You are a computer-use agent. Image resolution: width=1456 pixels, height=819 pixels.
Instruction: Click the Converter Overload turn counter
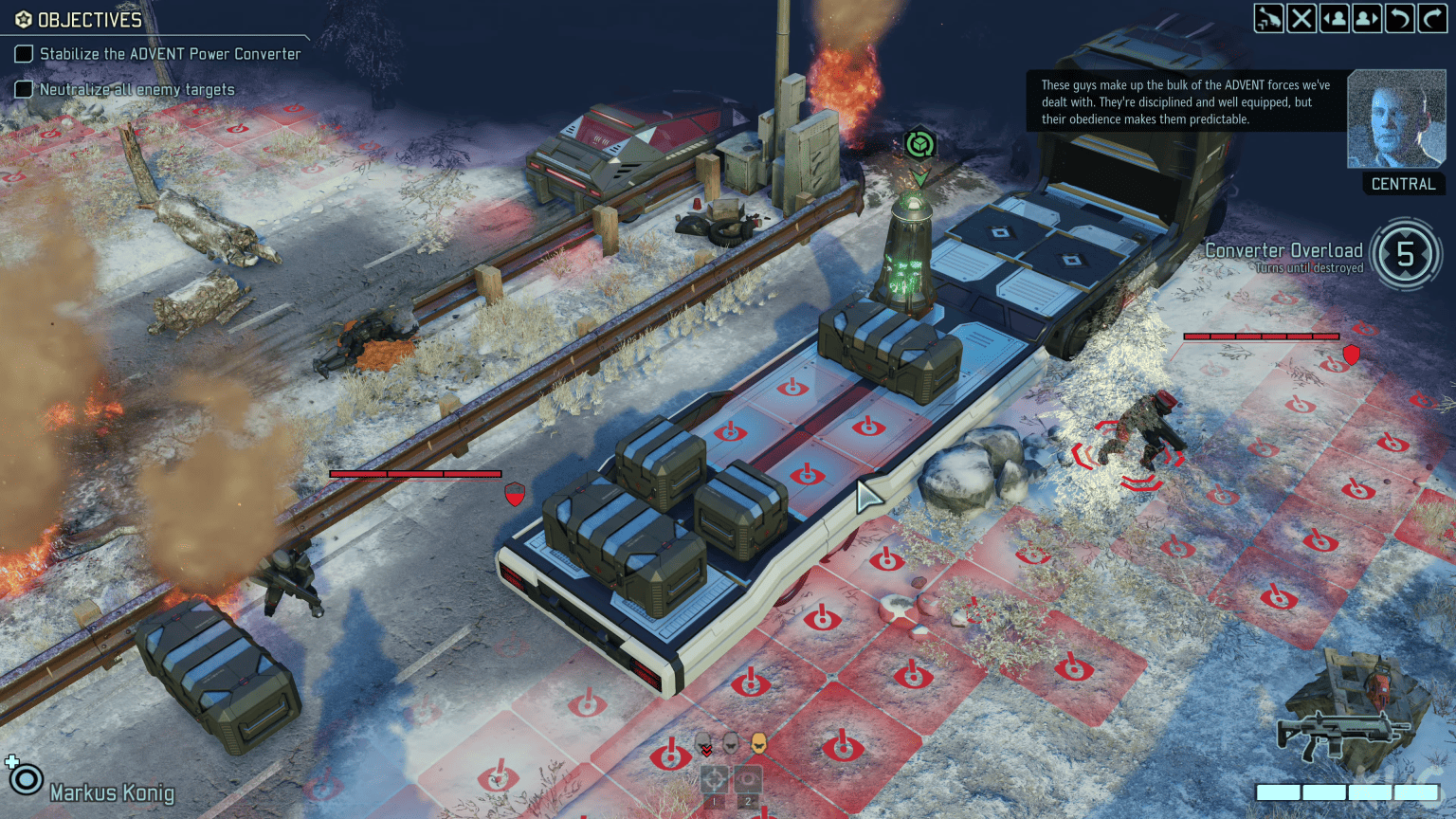(x=1405, y=254)
